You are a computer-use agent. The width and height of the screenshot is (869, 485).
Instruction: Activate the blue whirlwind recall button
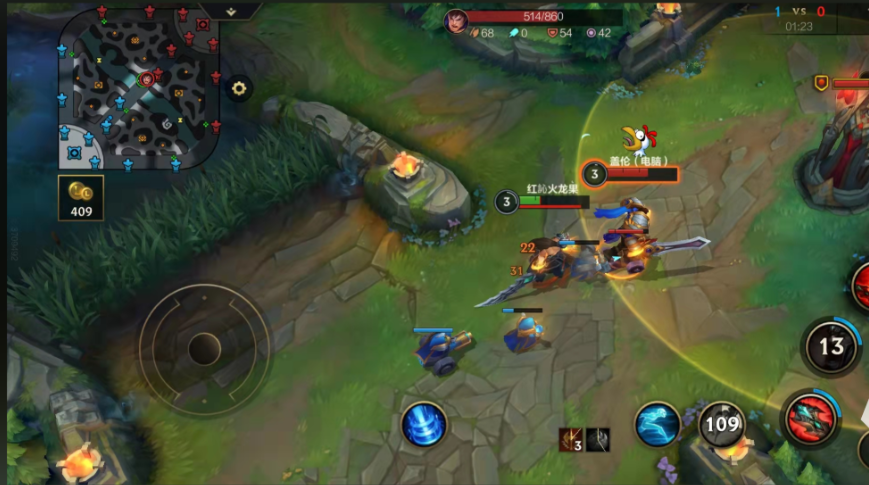[x=424, y=424]
